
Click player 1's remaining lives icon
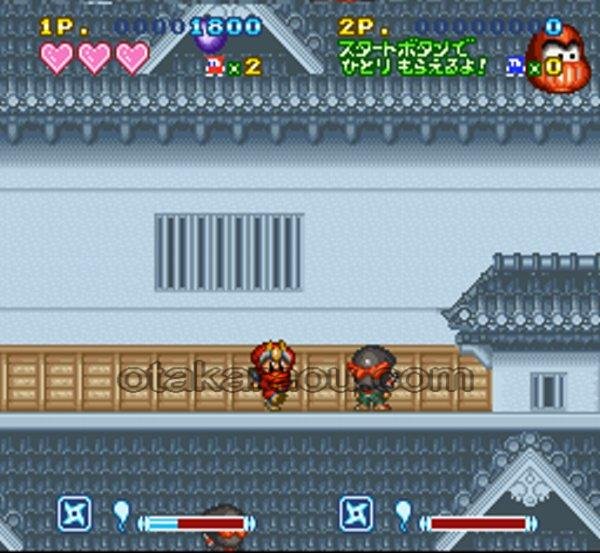[x=214, y=66]
